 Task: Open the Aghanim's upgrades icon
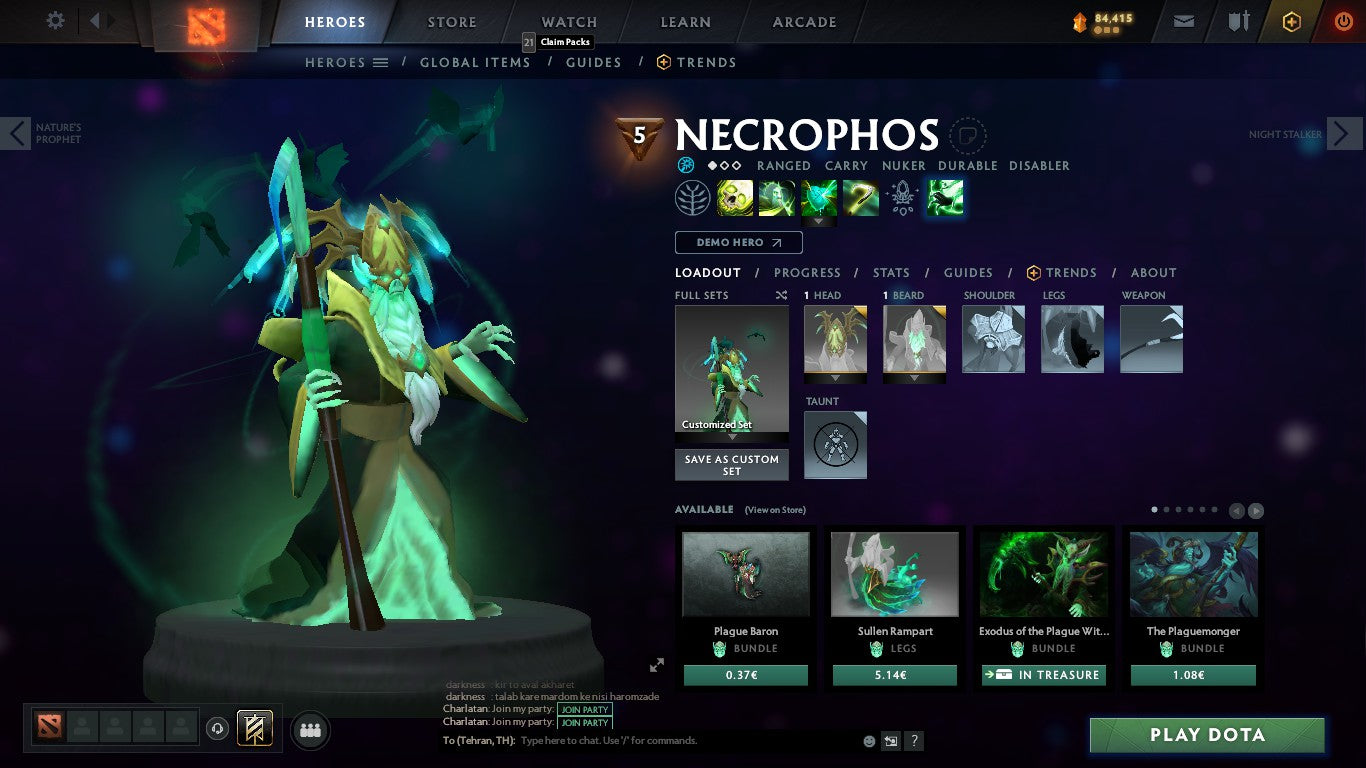pos(902,198)
